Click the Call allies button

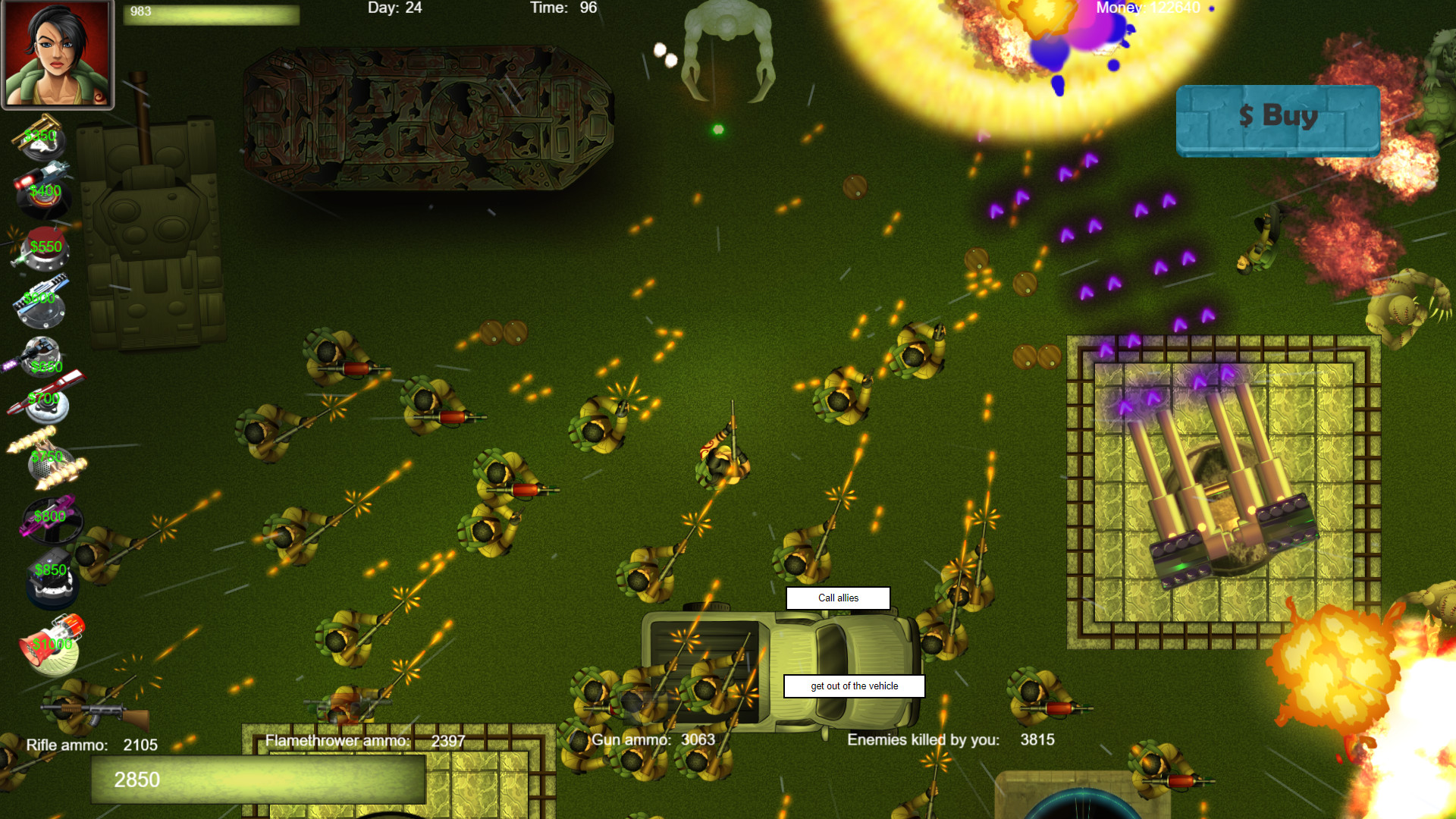point(837,598)
